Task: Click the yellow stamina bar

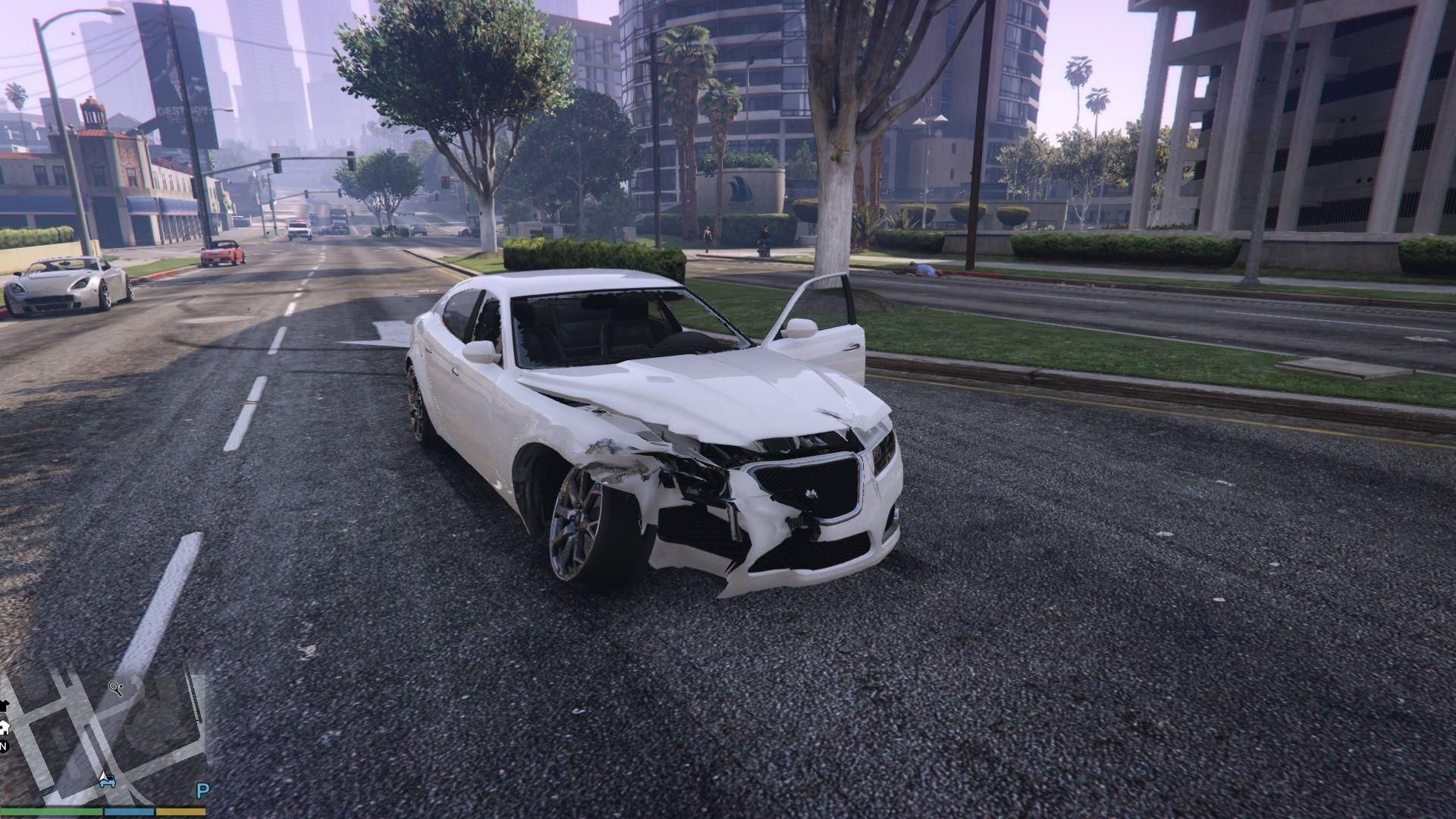Action: pyautogui.click(x=180, y=811)
